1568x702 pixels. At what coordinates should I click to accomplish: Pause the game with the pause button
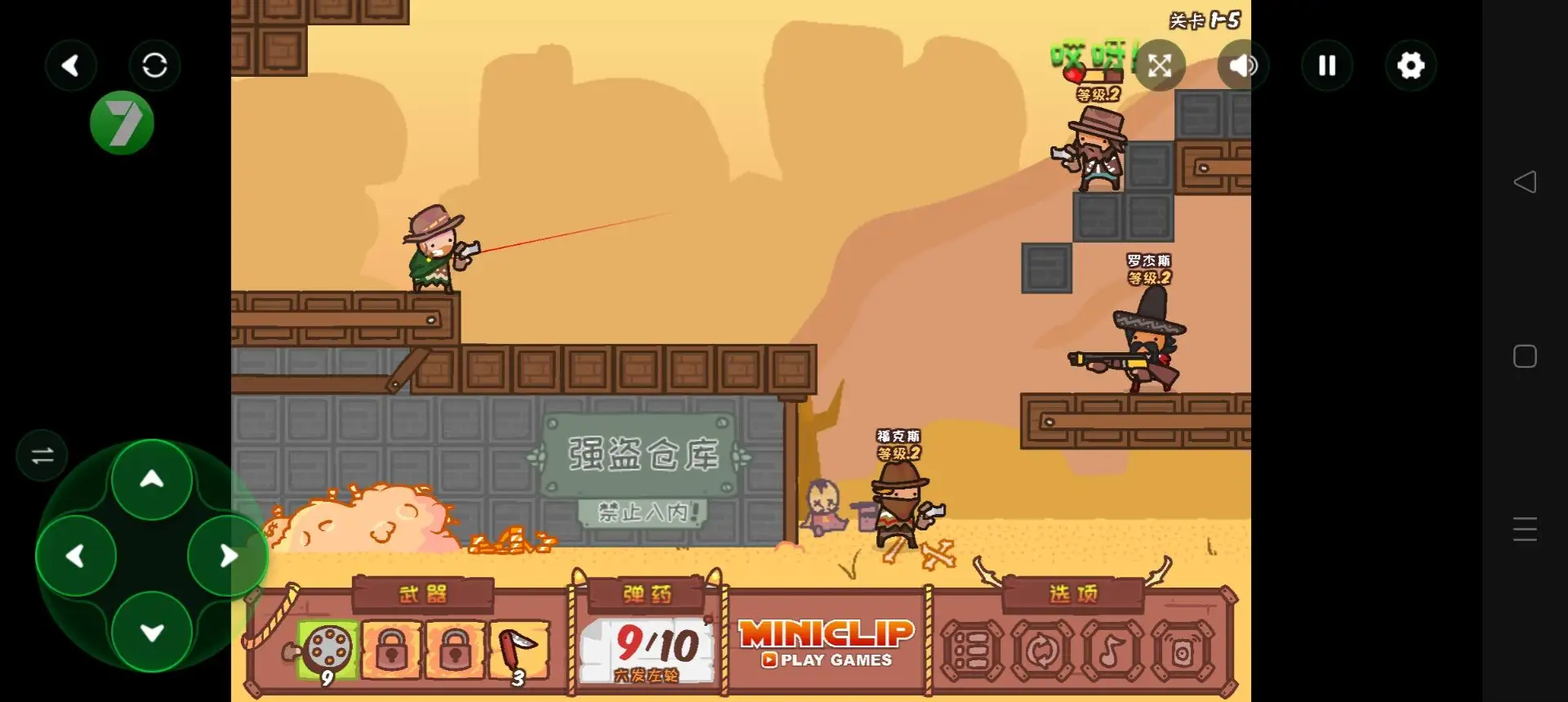click(x=1327, y=65)
